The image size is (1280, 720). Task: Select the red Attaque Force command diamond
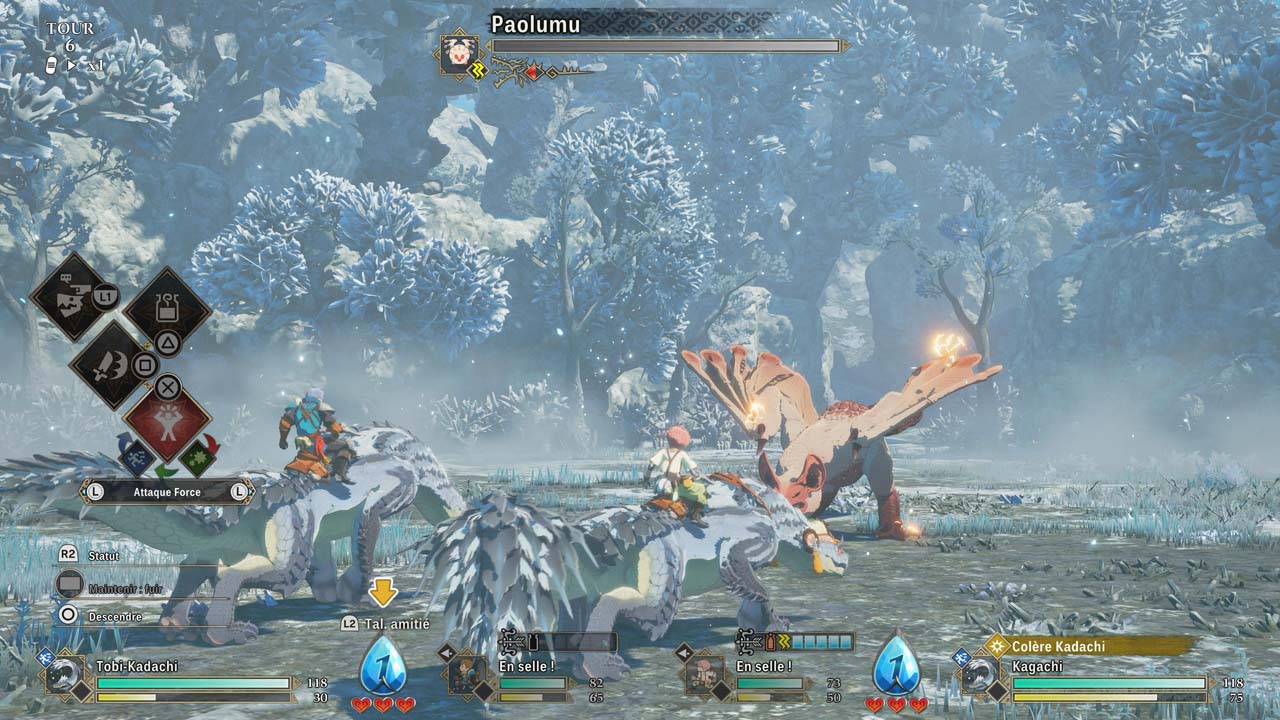coord(167,425)
